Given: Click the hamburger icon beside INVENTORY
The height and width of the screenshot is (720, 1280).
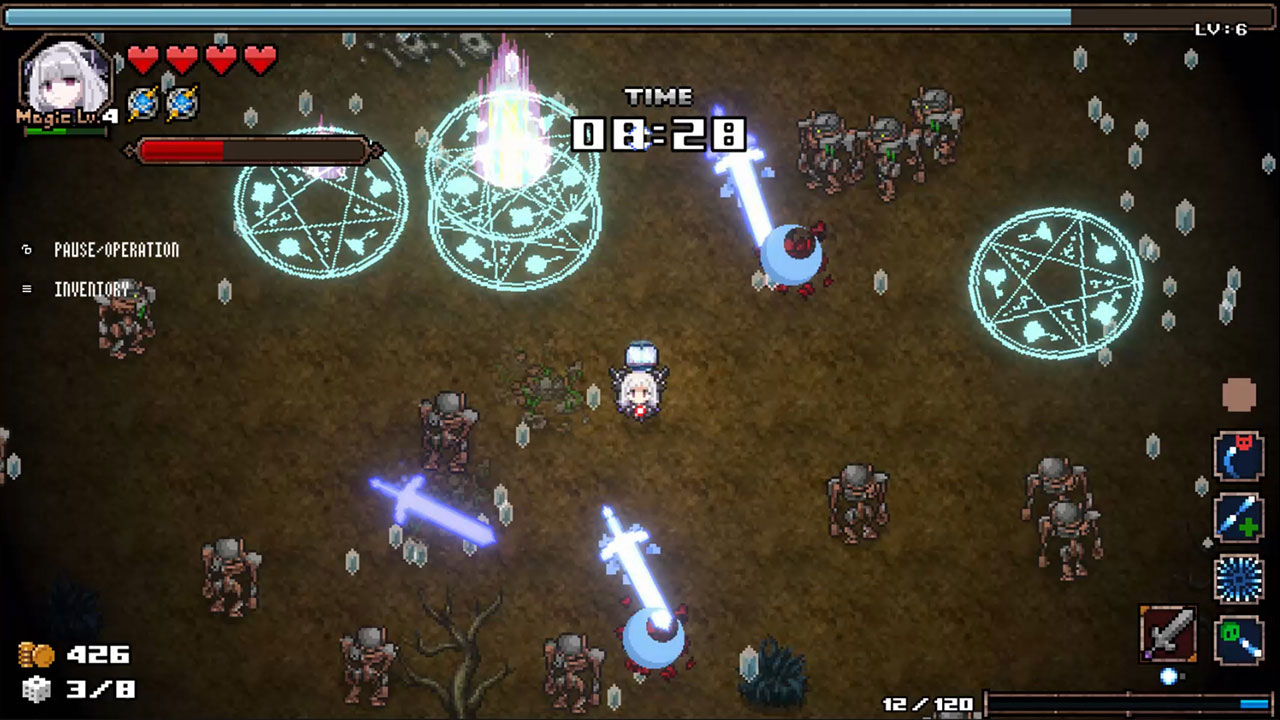Looking at the screenshot, I should [27, 288].
